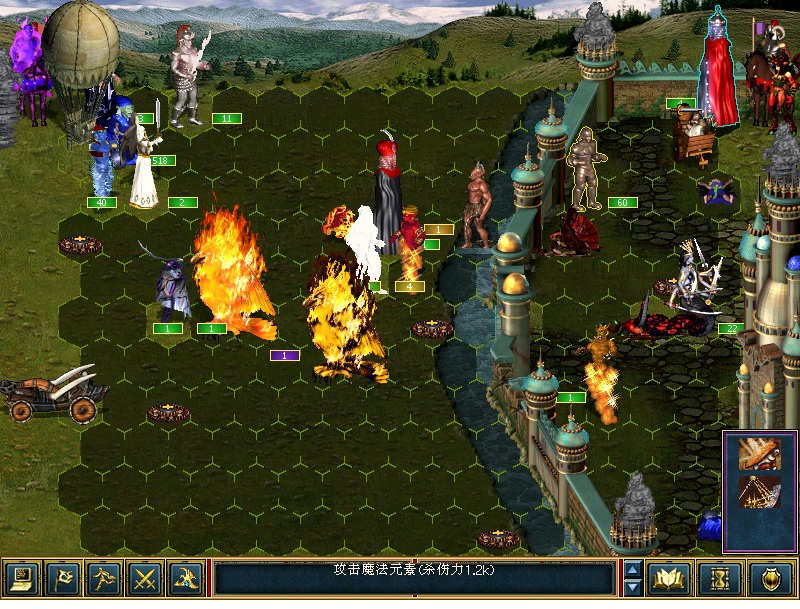Click the combat log down arrow
This screenshot has height=609, width=800.
[632, 587]
